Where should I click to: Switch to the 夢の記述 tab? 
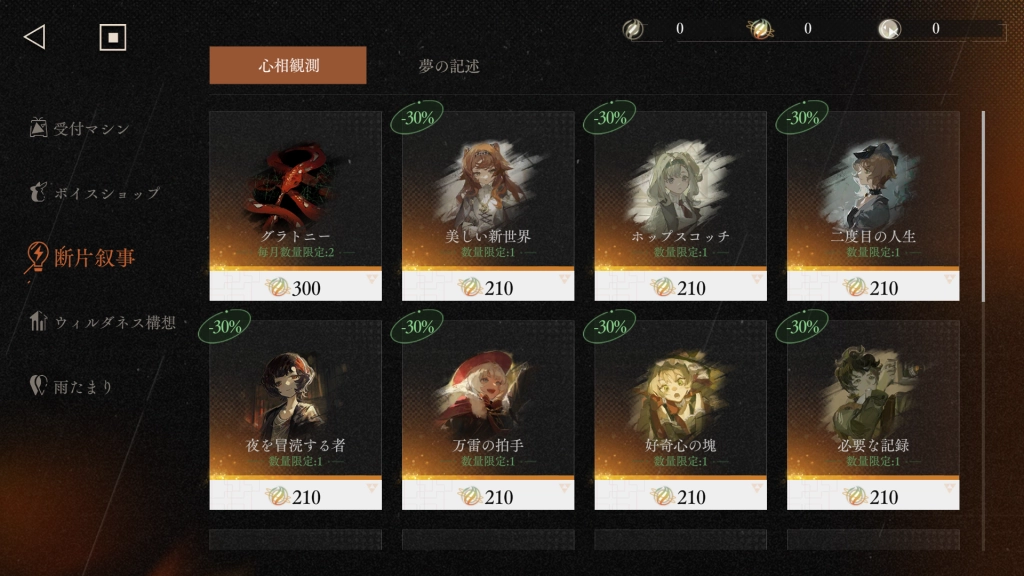[449, 66]
